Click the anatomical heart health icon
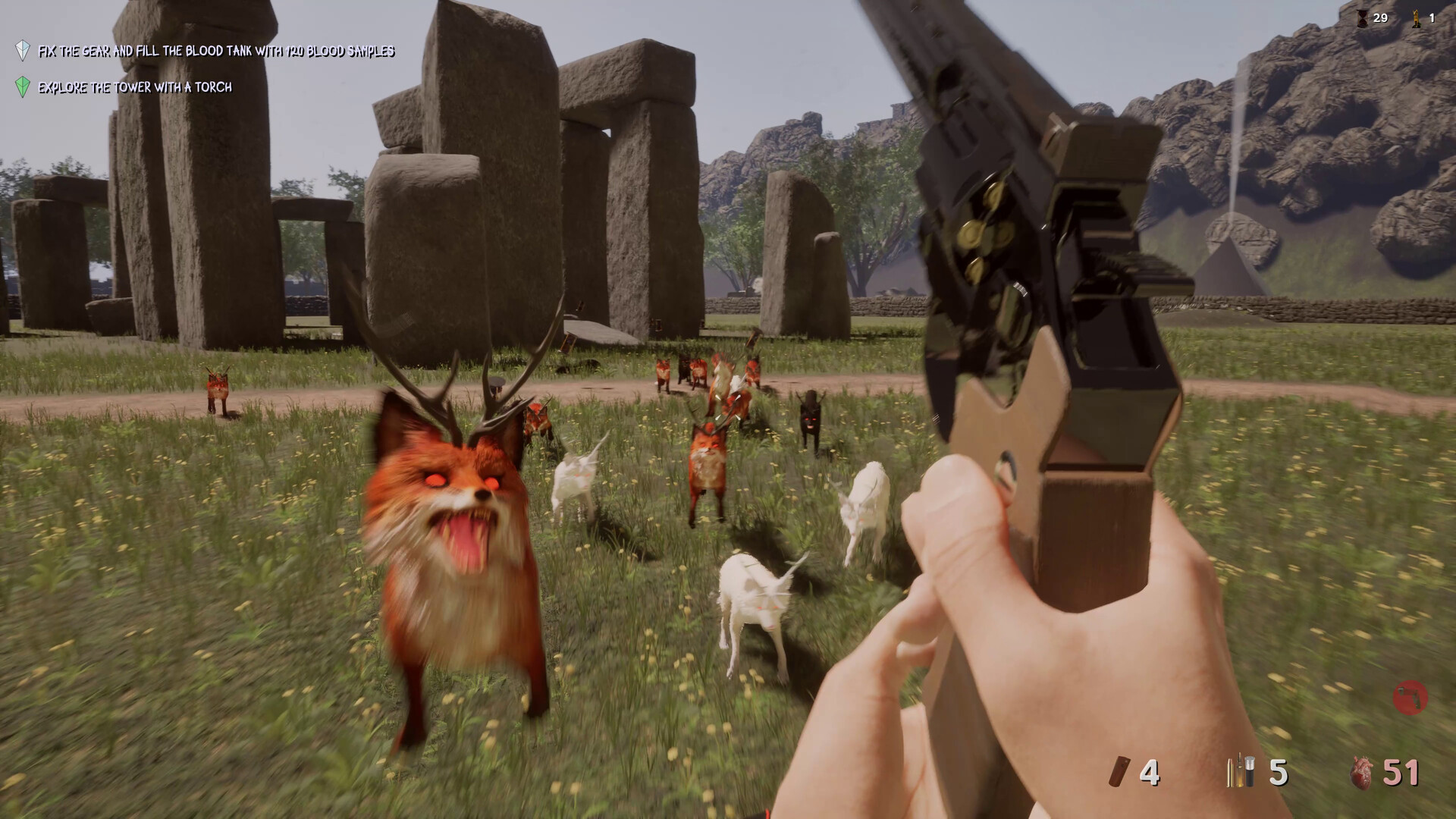 click(1363, 773)
